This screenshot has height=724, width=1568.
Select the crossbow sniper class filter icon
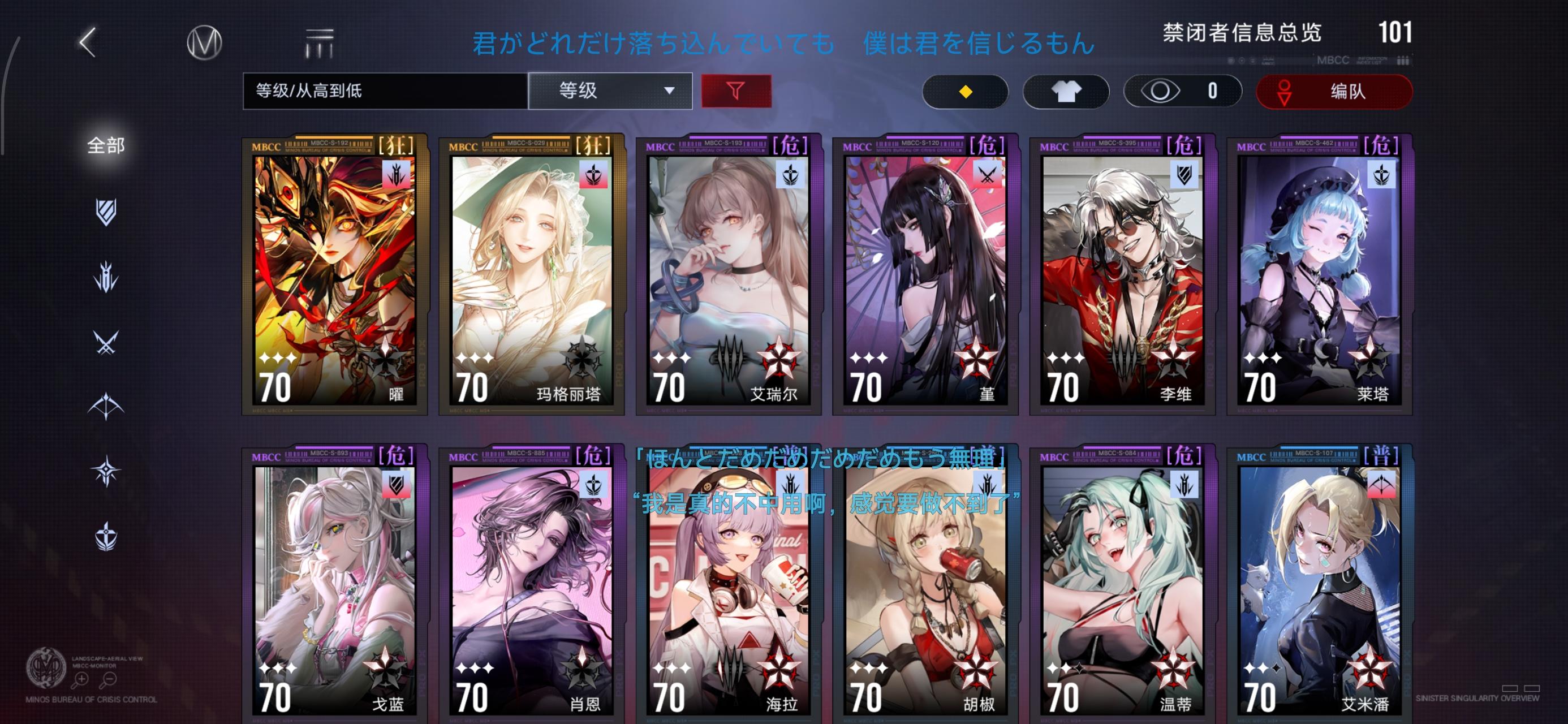tap(106, 406)
